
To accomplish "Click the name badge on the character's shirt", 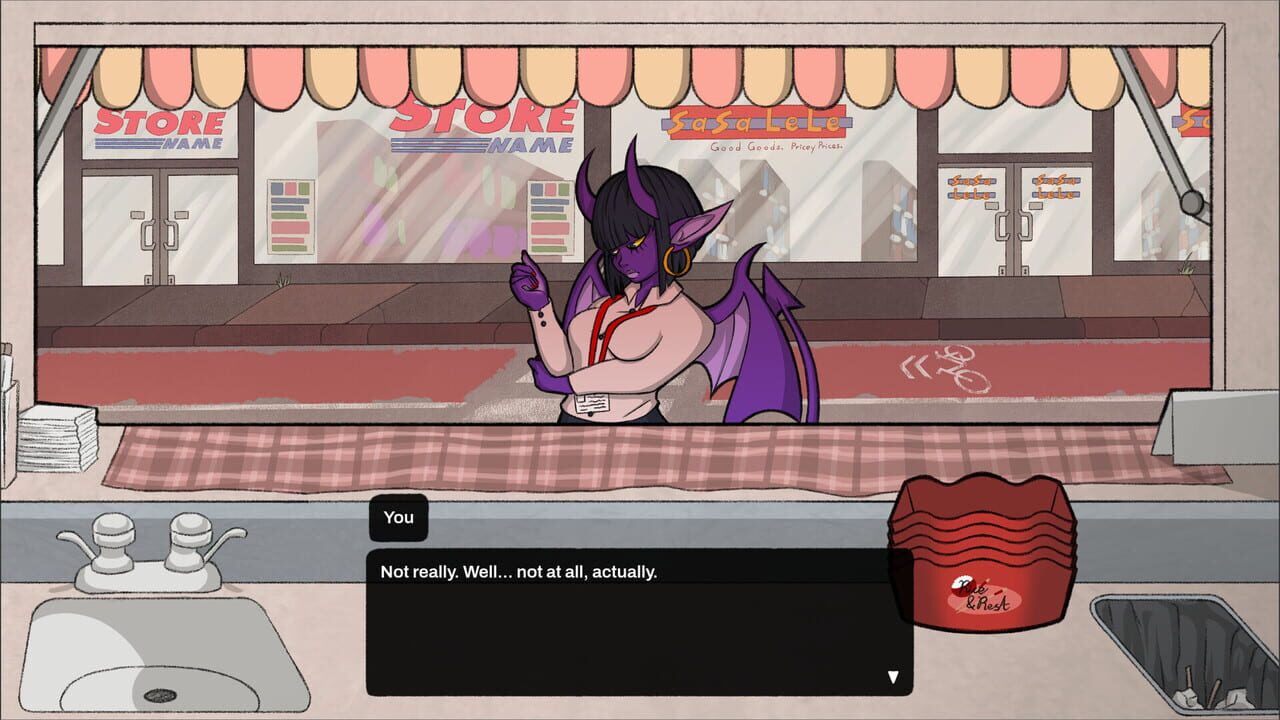I will coord(592,404).
